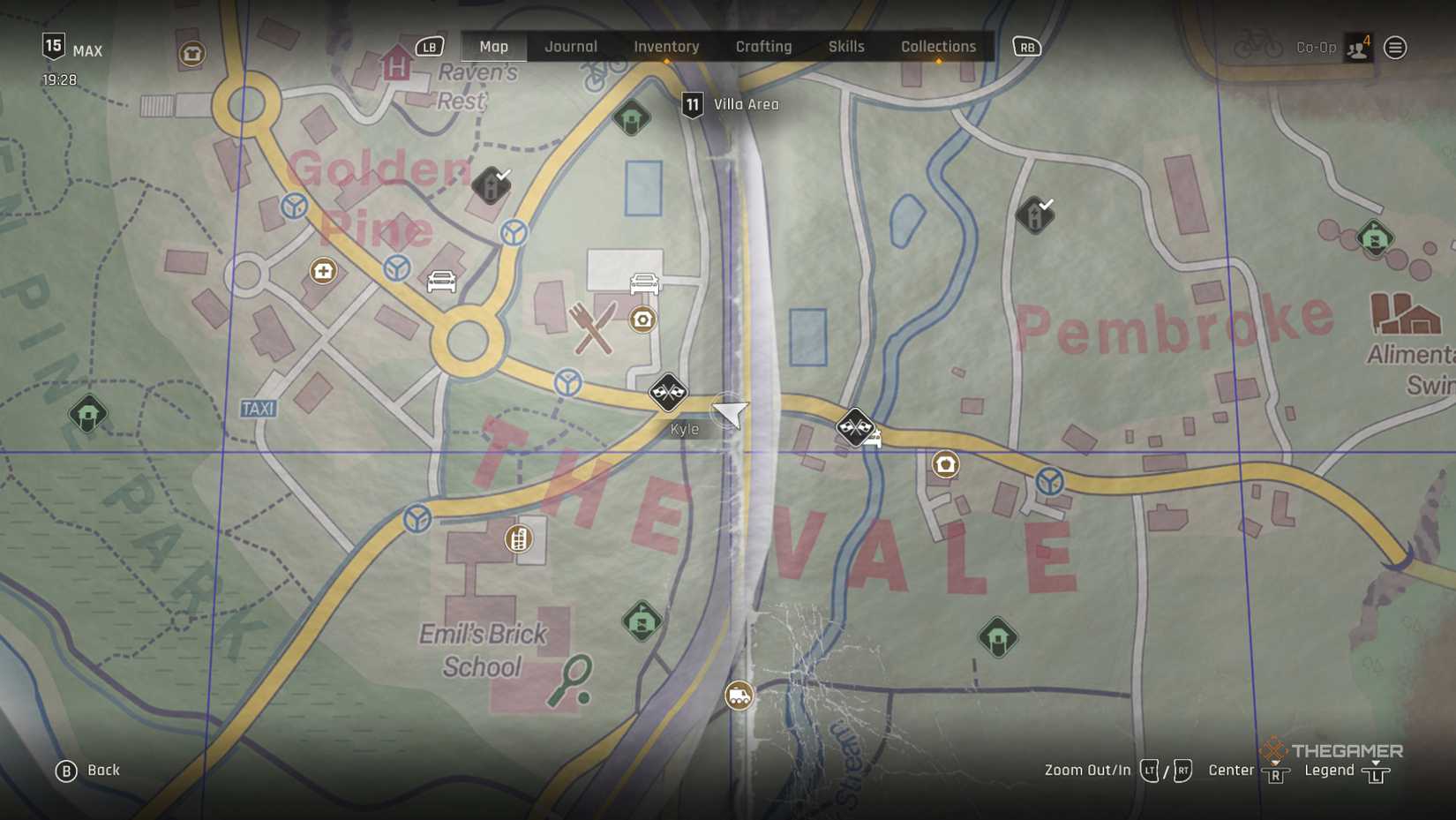The width and height of the screenshot is (1456, 820).
Task: Click the Raven's Rest hospital H marker
Action: point(396,66)
